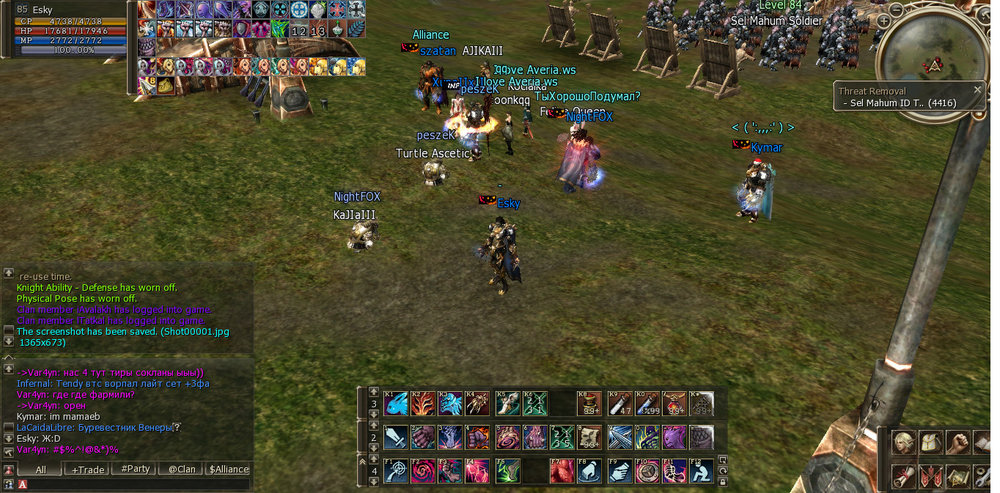This screenshot has height=493, width=1000.
Task: Show the @Clan chat tab
Action: (x=180, y=469)
